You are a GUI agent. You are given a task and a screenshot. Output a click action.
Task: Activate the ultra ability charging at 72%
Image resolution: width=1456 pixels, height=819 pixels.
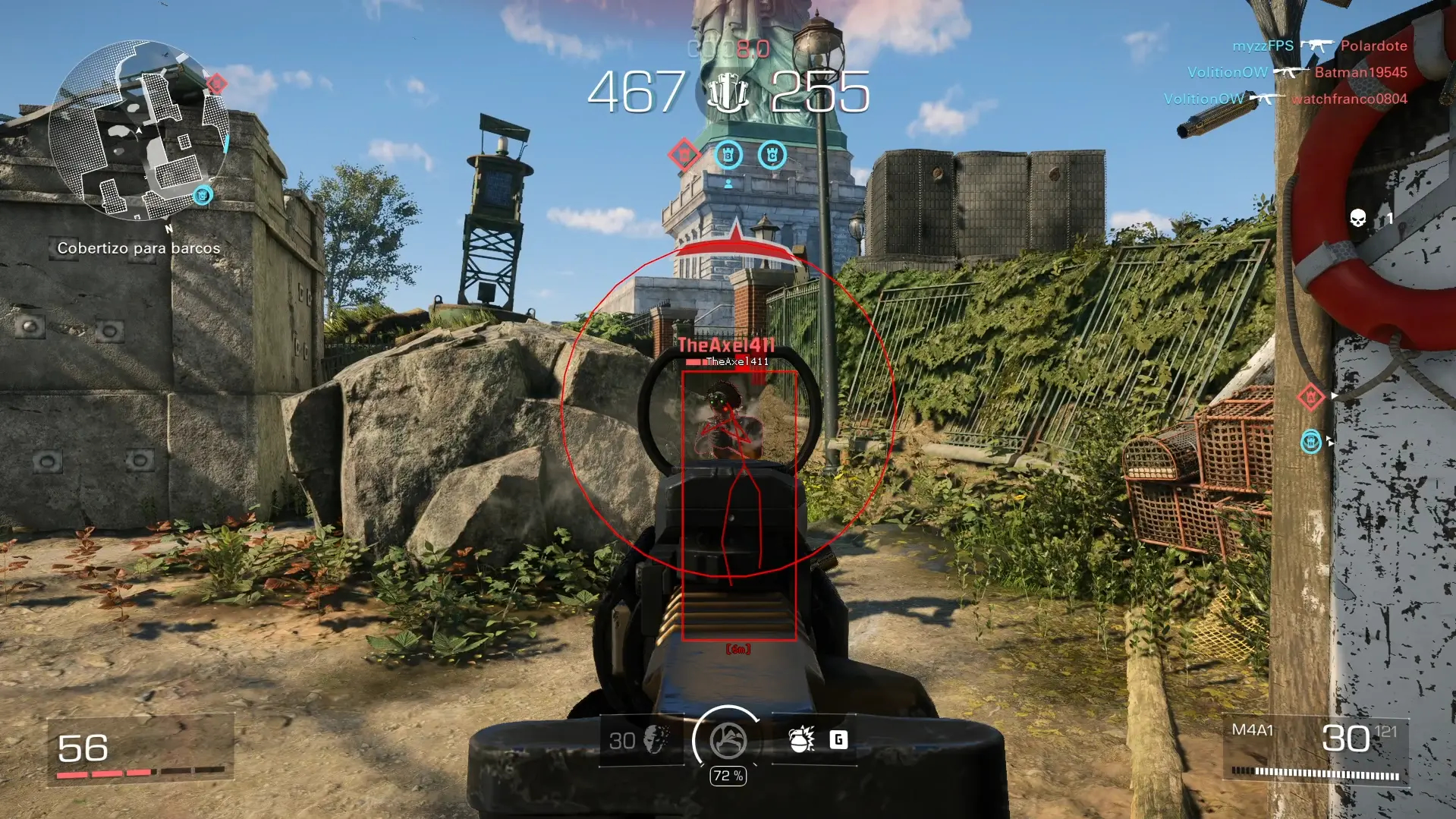pos(728,741)
